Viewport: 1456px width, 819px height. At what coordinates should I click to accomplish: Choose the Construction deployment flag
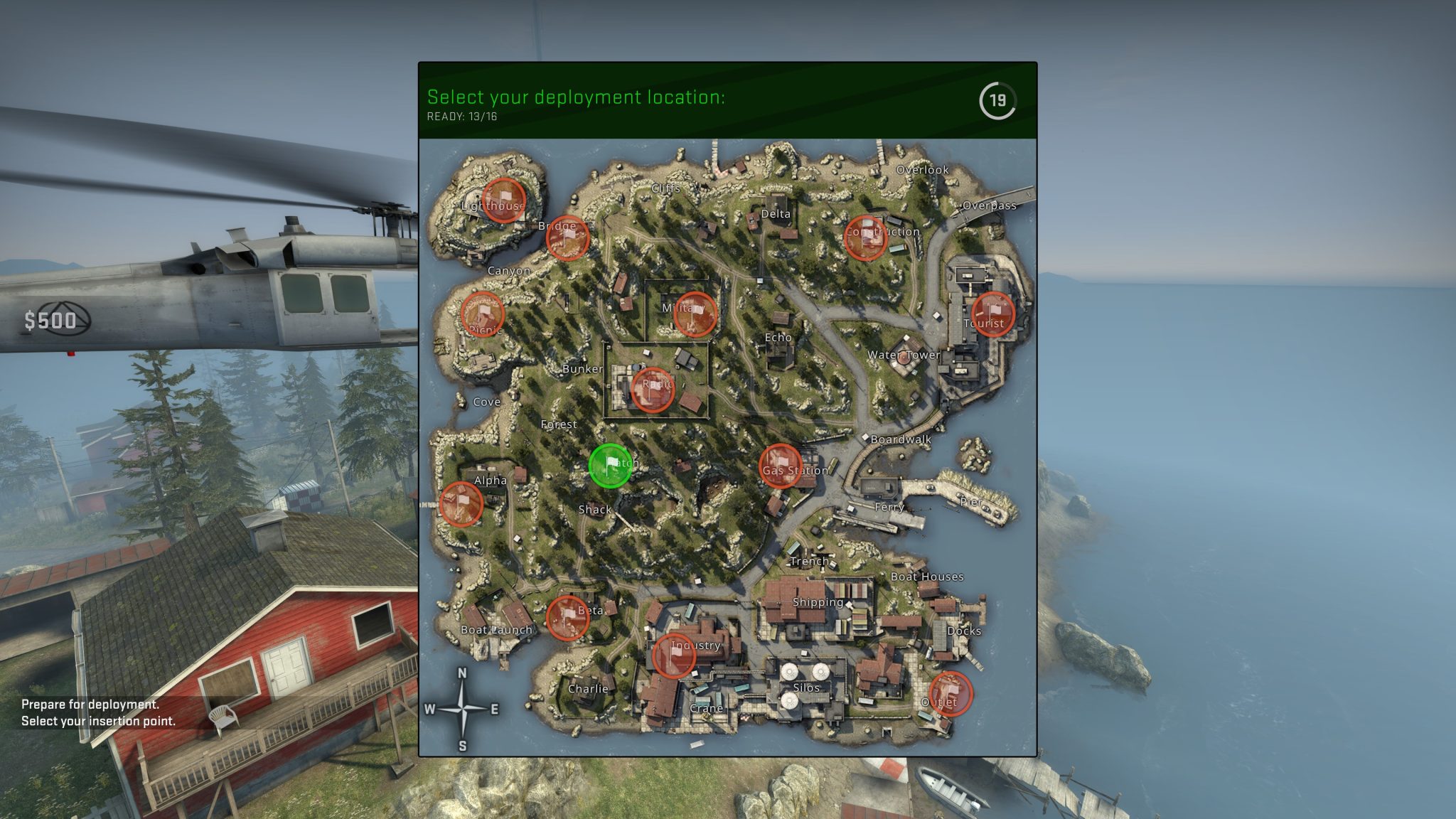pos(865,237)
